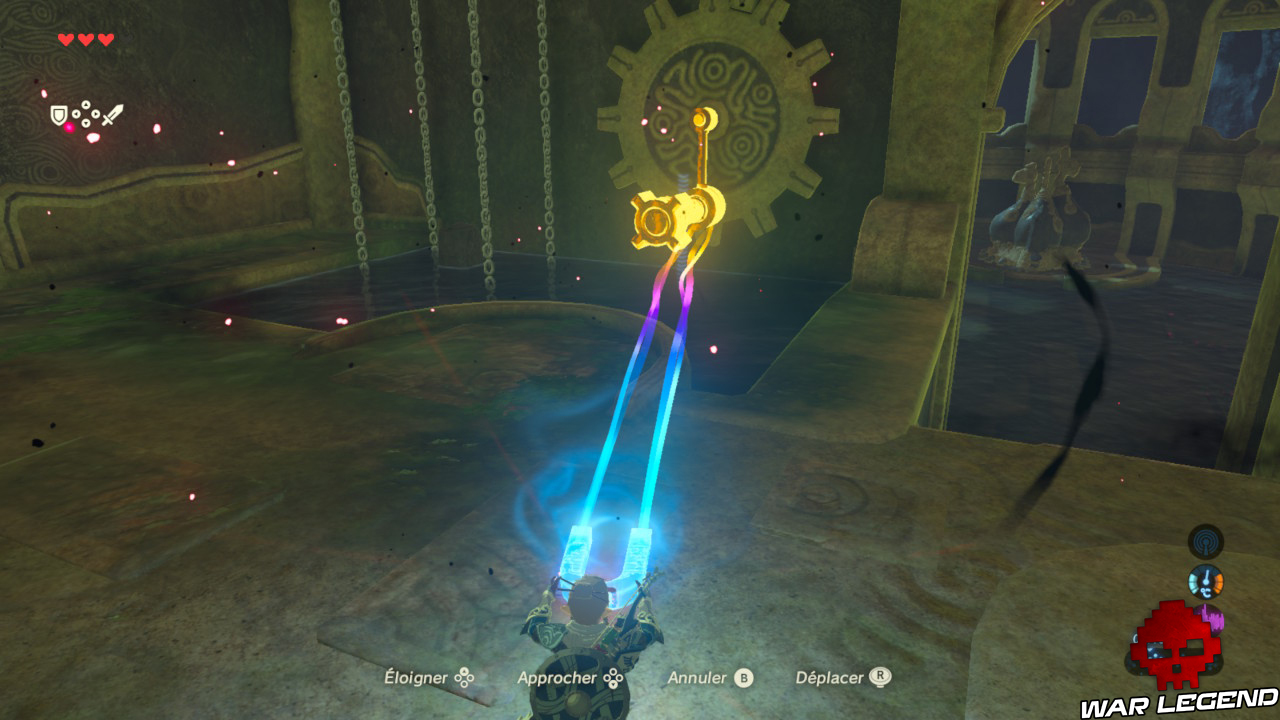
Task: Open the Sheikah sensor indicator
Action: coord(1206,542)
